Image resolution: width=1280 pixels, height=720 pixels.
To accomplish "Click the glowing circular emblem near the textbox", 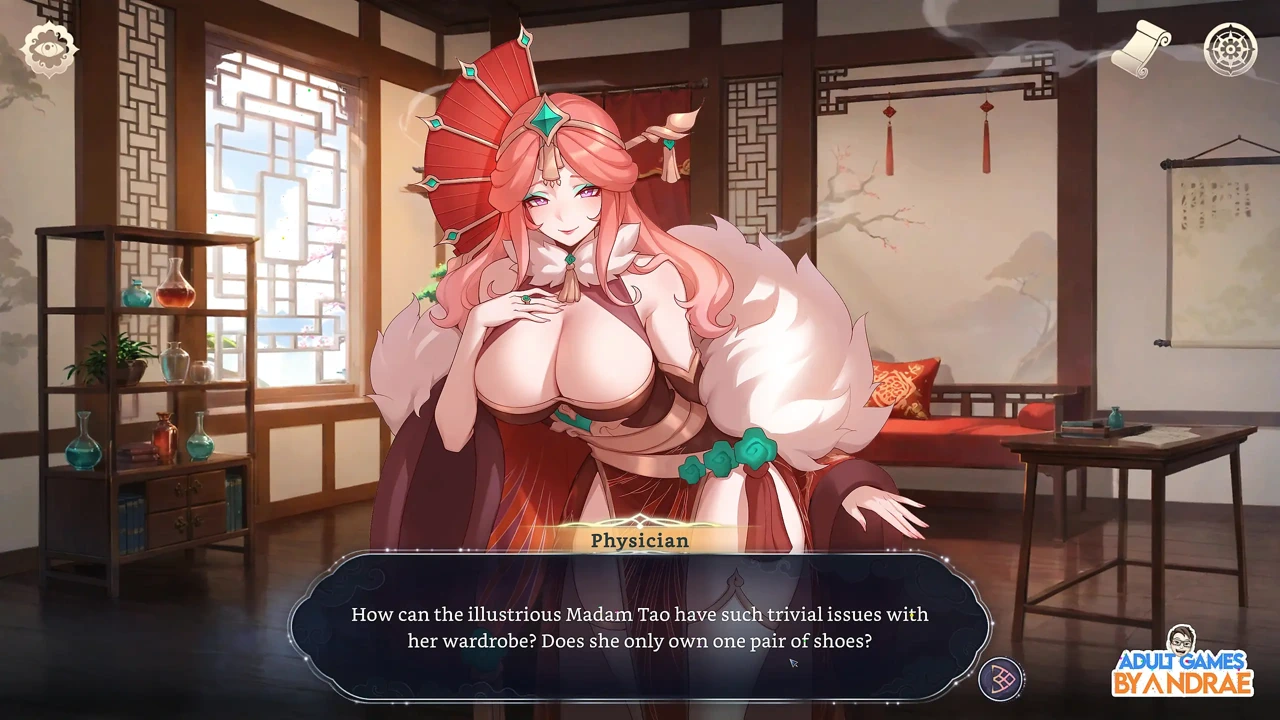I will coord(1002,677).
